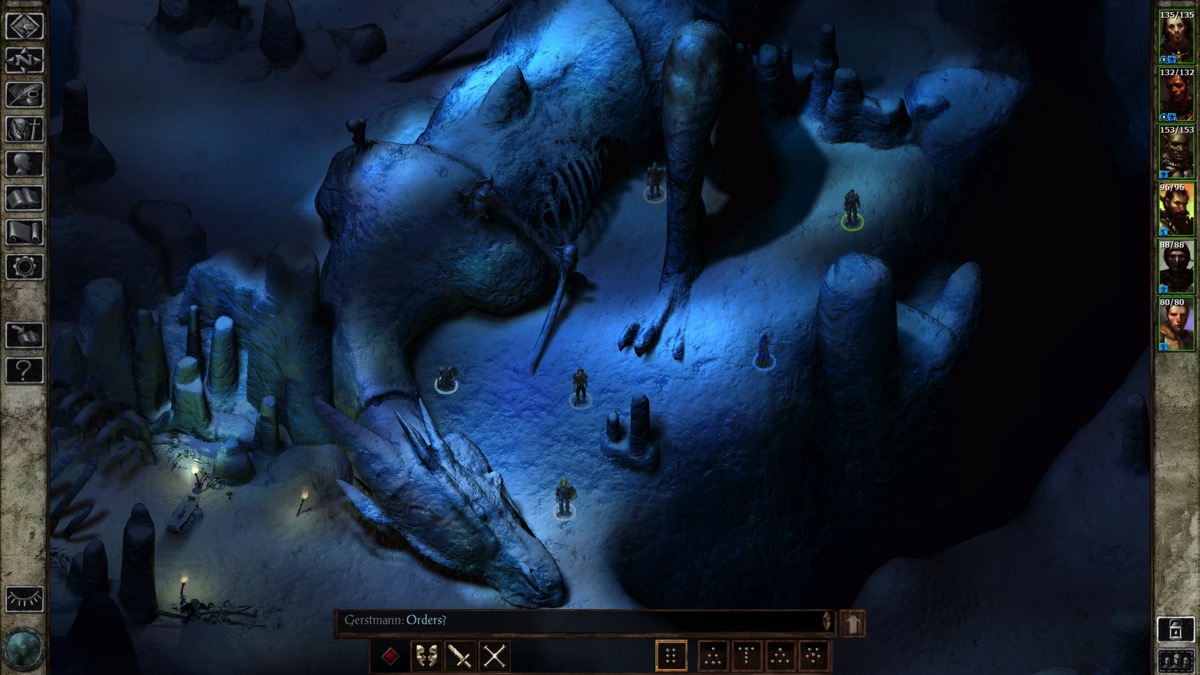Click the theater masks talk button

(x=426, y=656)
